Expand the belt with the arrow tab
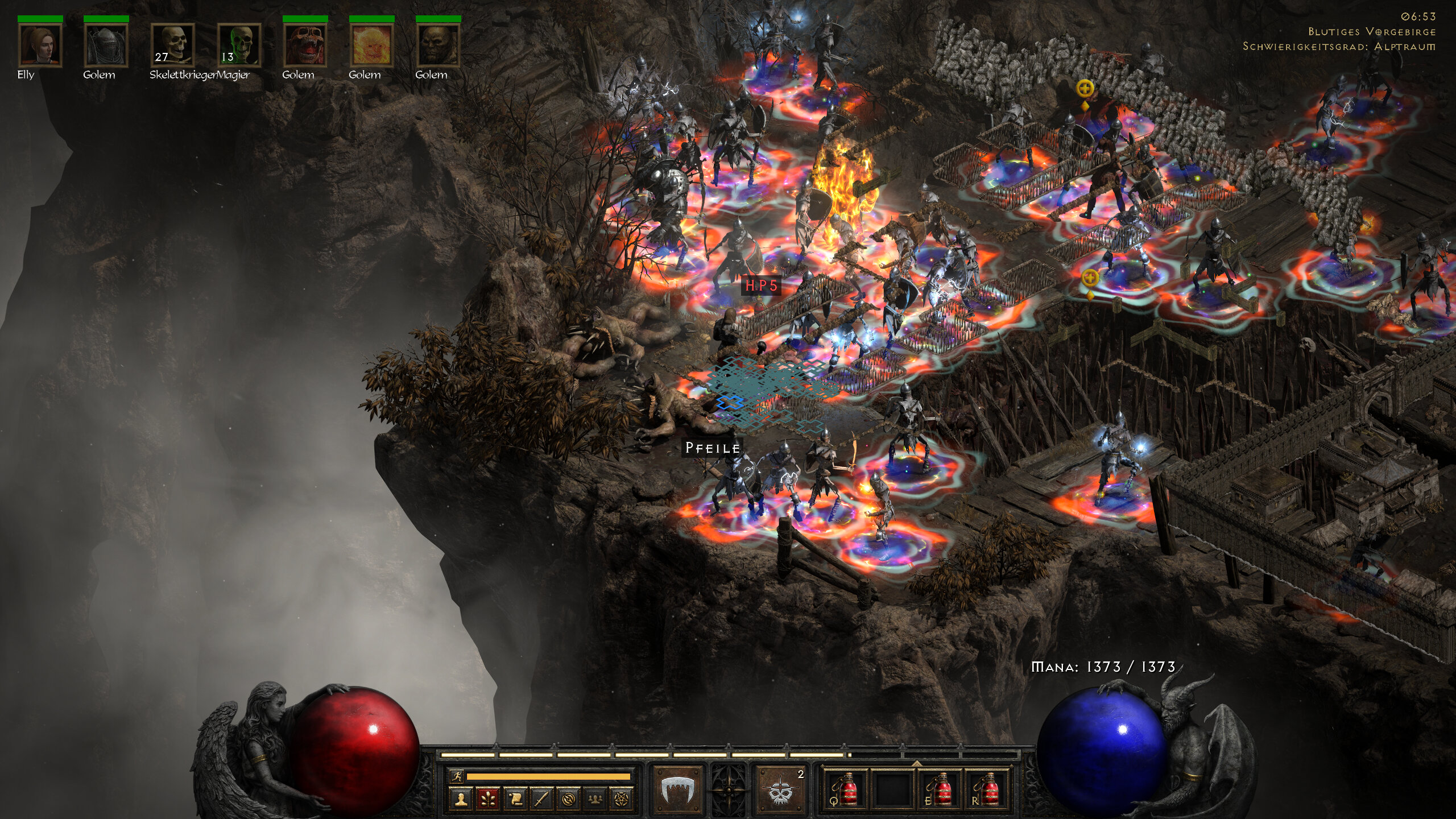 coord(916,763)
